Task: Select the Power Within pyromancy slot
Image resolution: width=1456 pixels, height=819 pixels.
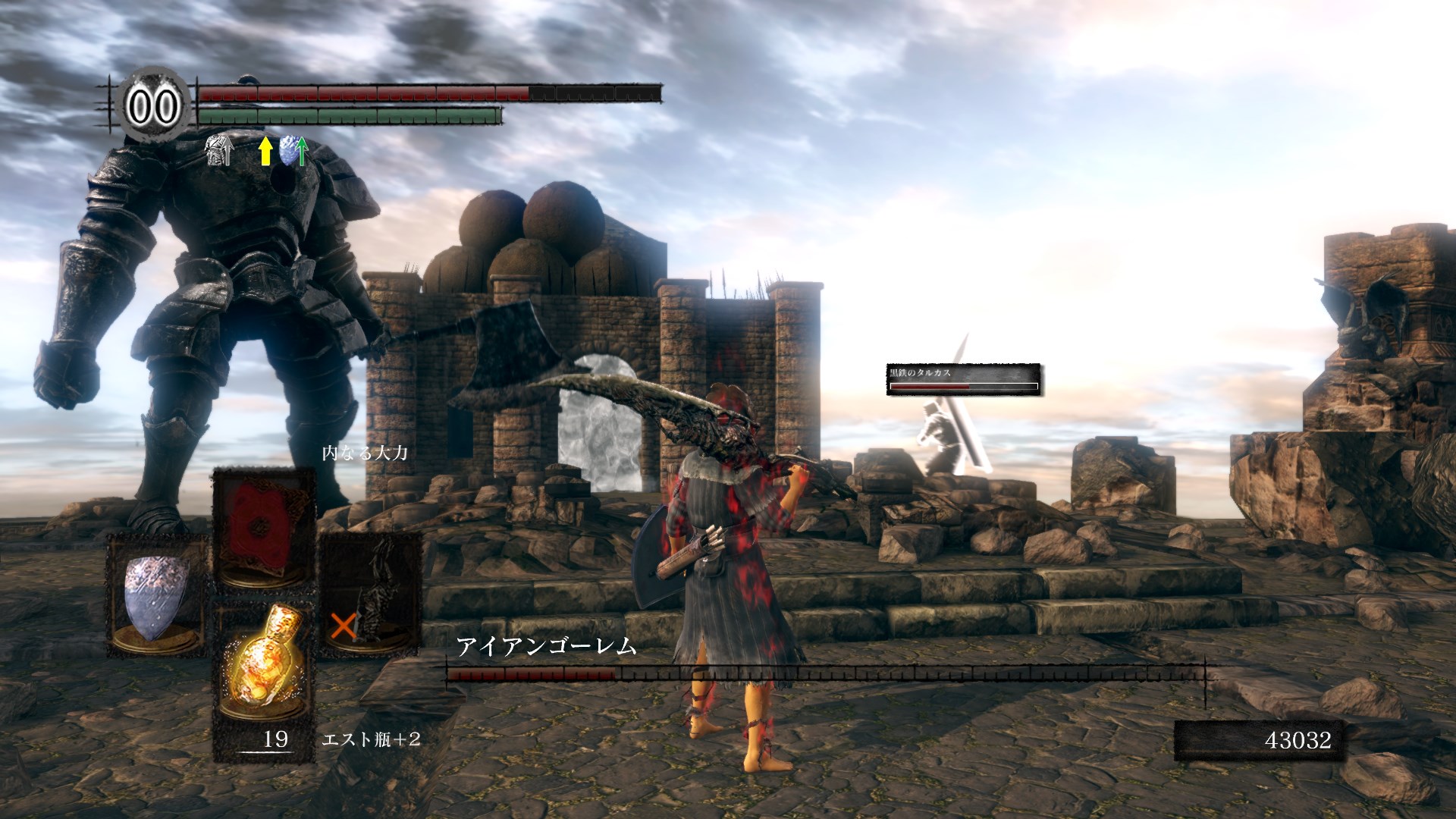Action: 263,527
